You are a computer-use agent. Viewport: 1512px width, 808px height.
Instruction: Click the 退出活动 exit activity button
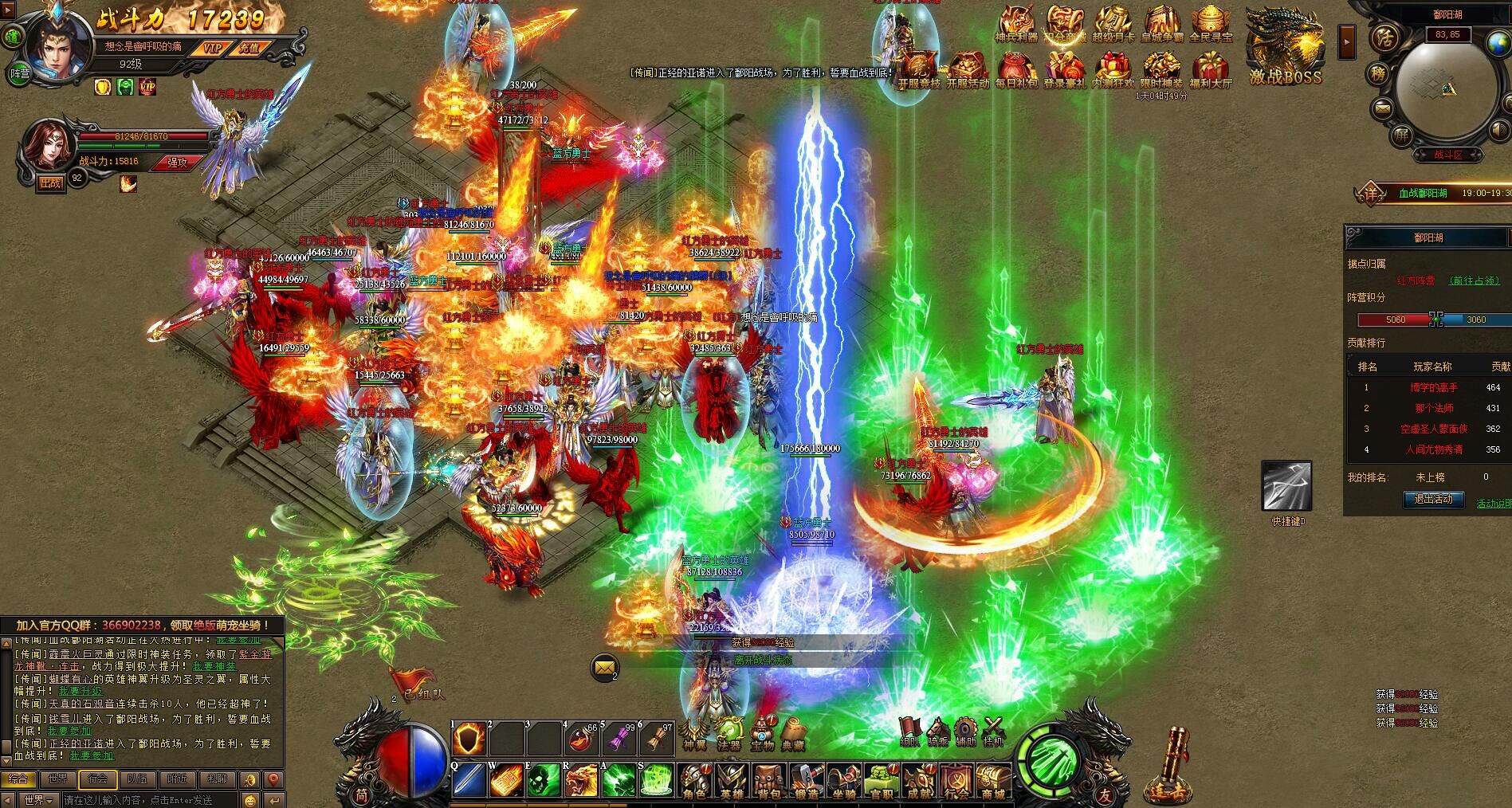(x=1433, y=500)
